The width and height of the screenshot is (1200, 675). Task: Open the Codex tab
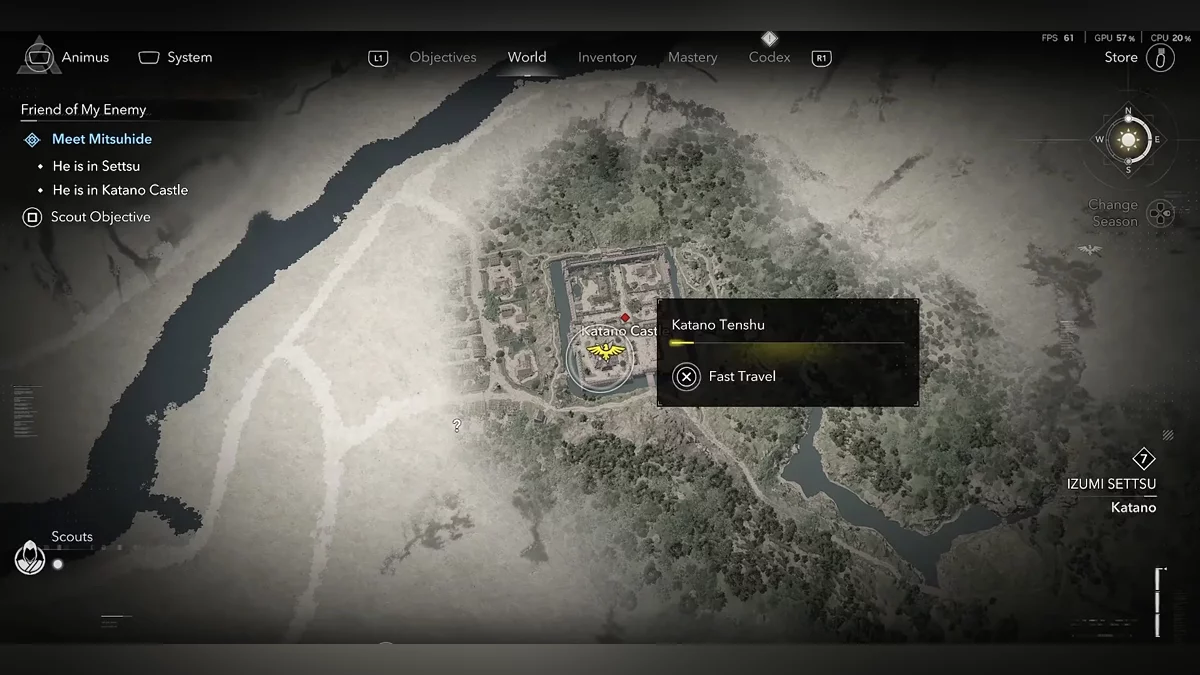(769, 57)
